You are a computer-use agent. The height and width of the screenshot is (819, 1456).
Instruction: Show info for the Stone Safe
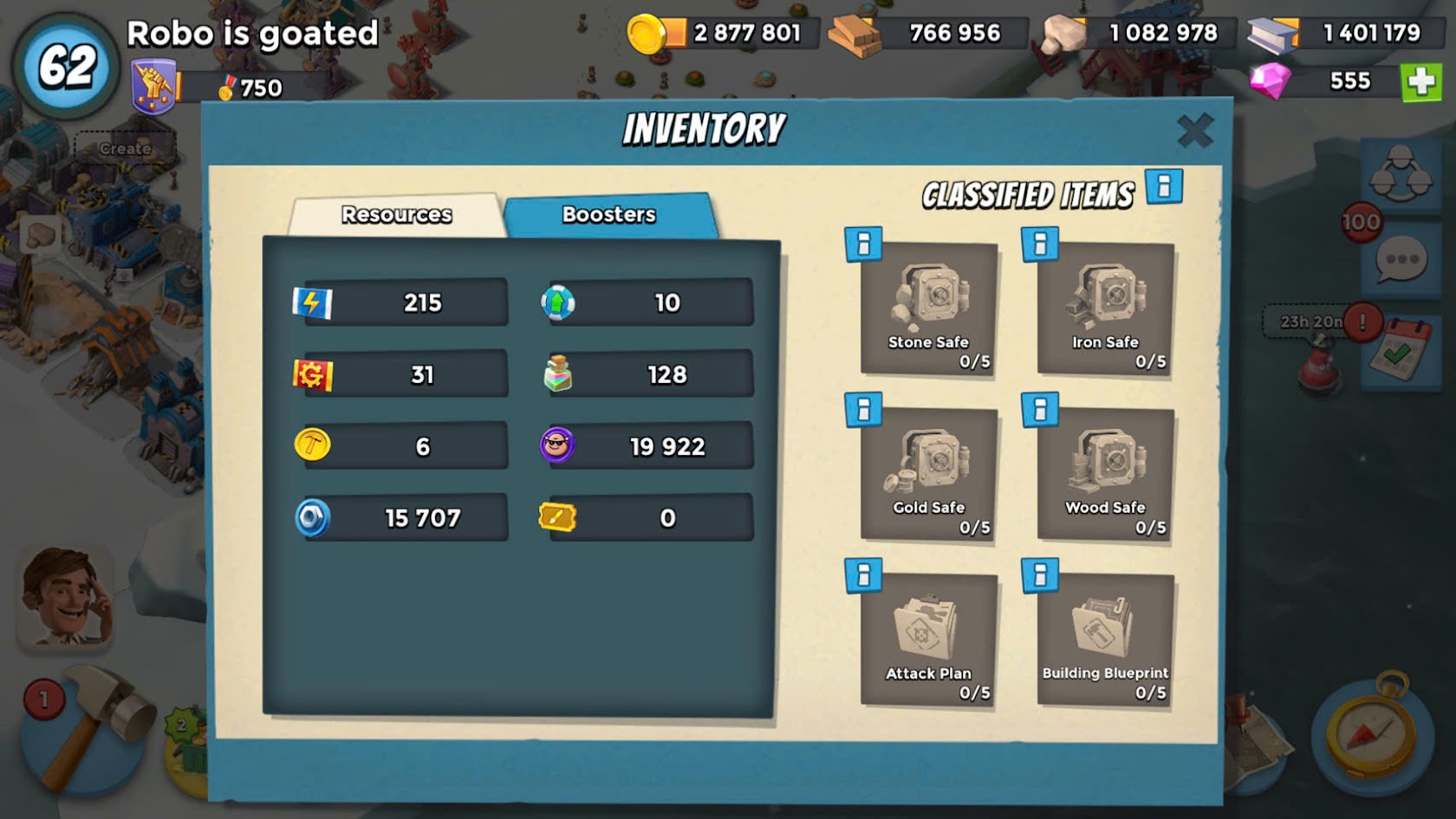863,245
